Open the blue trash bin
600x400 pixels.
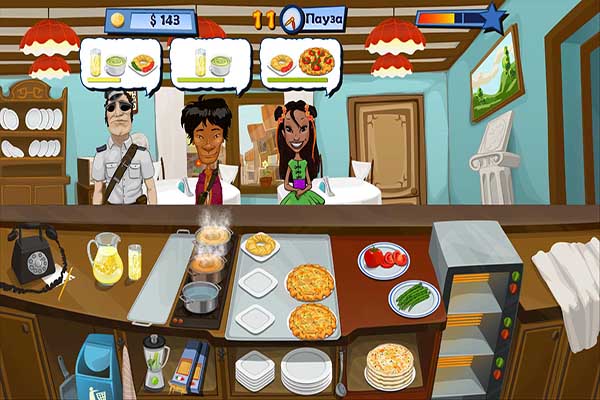97,368
